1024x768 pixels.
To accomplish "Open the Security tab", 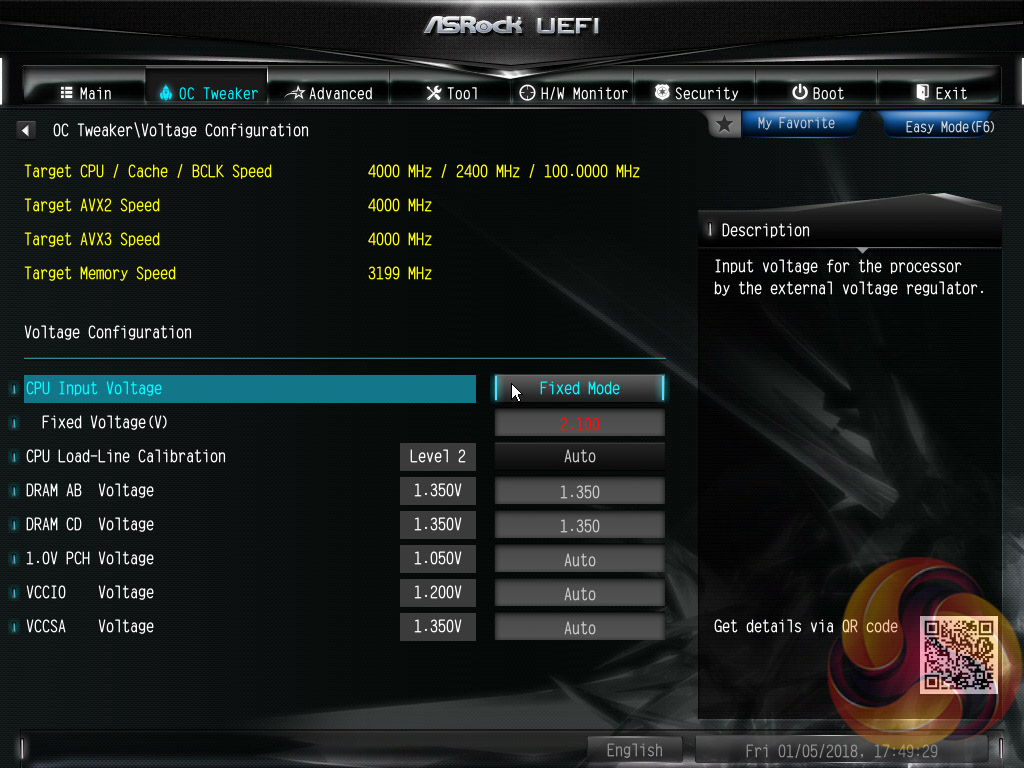I will [x=696, y=93].
